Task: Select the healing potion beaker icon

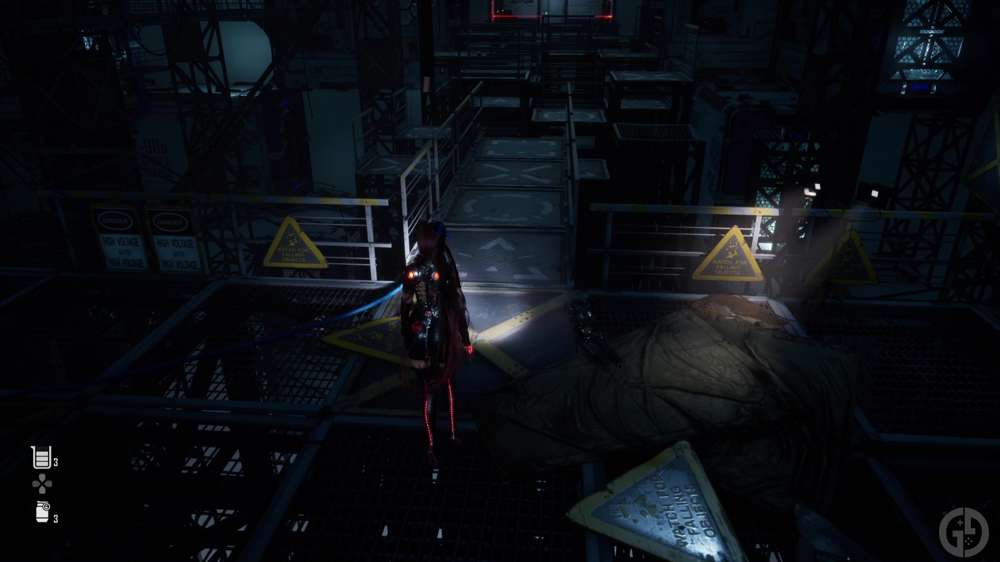Action: click(x=41, y=458)
